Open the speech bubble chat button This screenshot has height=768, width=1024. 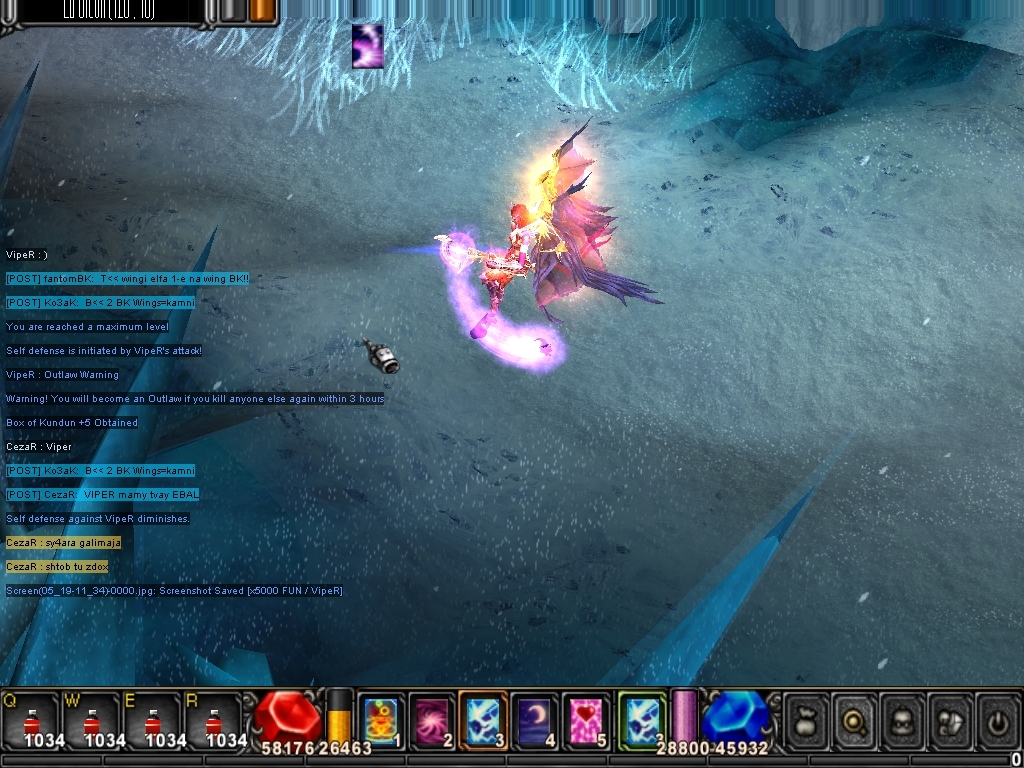(951, 718)
